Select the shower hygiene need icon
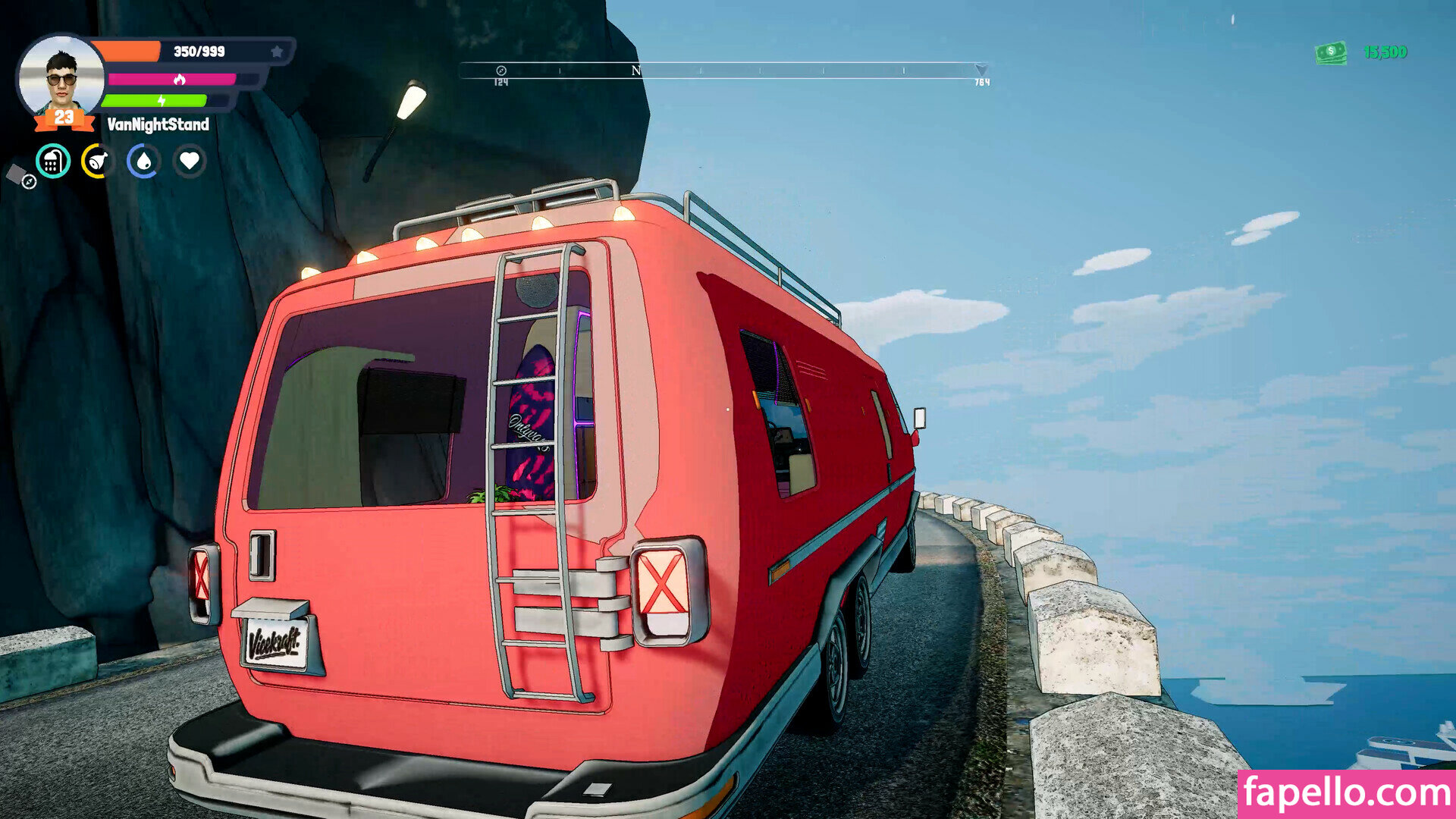The width and height of the screenshot is (1456, 819). [x=53, y=161]
